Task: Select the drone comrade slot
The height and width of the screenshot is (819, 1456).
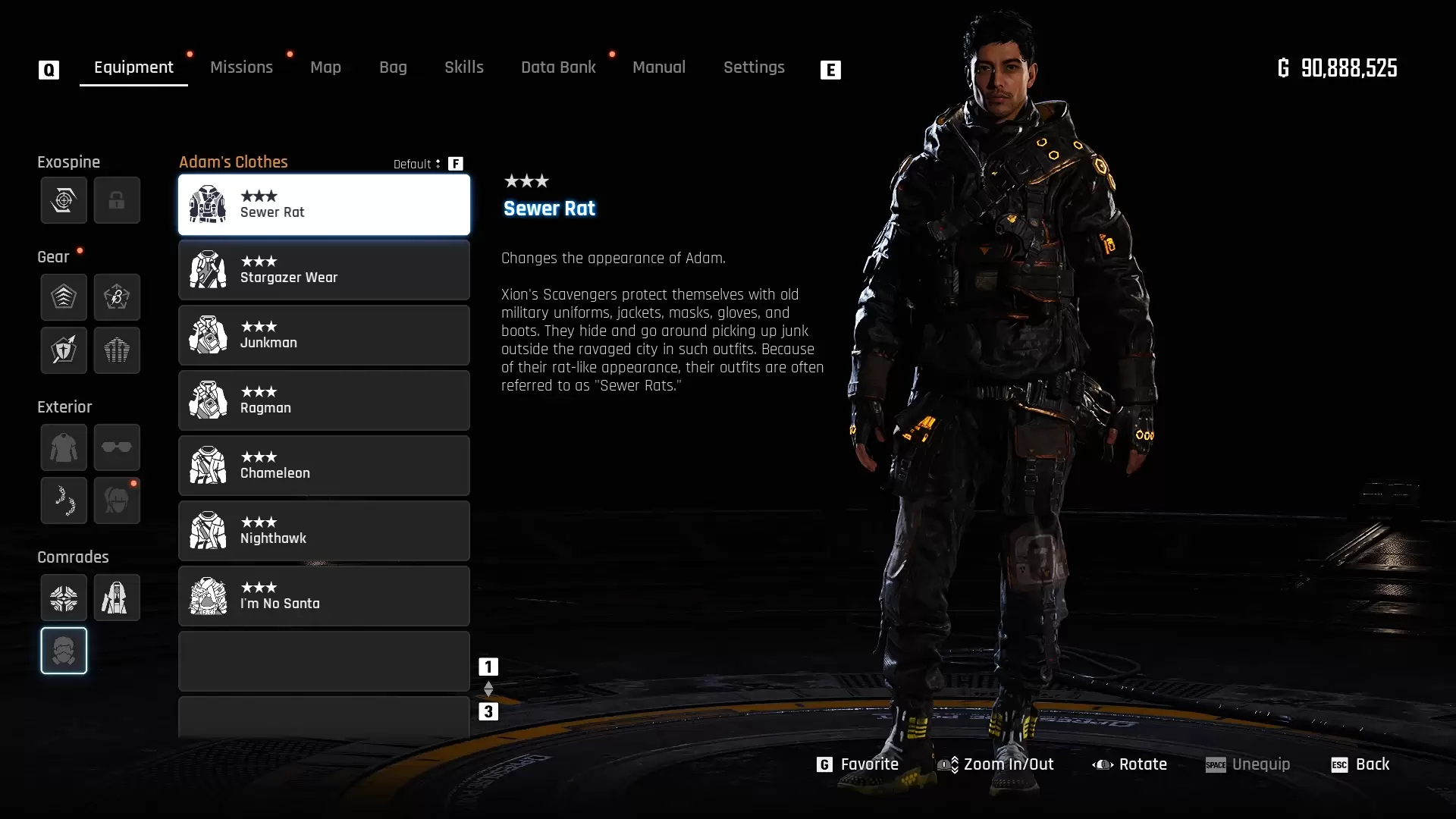Action: 64,598
